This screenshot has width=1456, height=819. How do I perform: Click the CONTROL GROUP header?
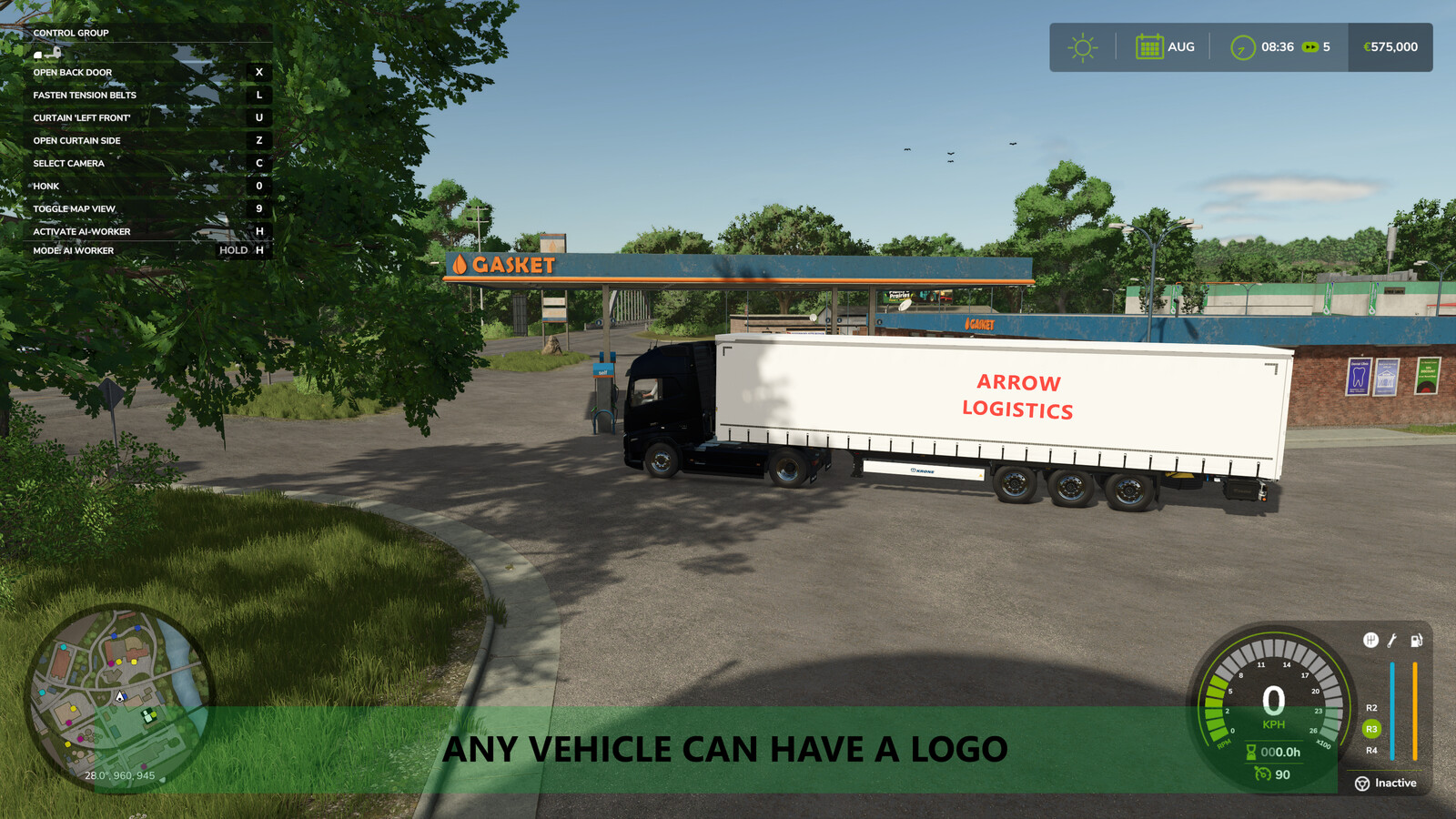tap(71, 32)
